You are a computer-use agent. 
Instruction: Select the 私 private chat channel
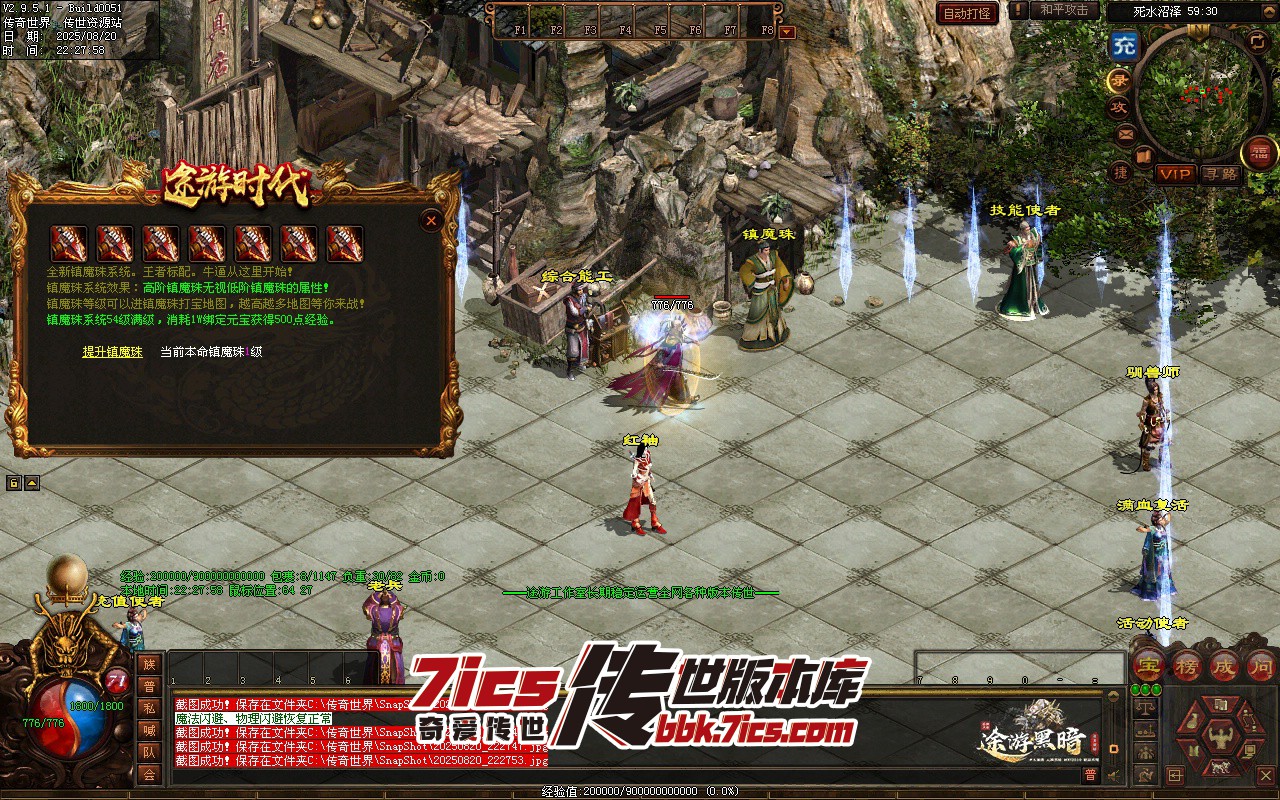coord(149,707)
